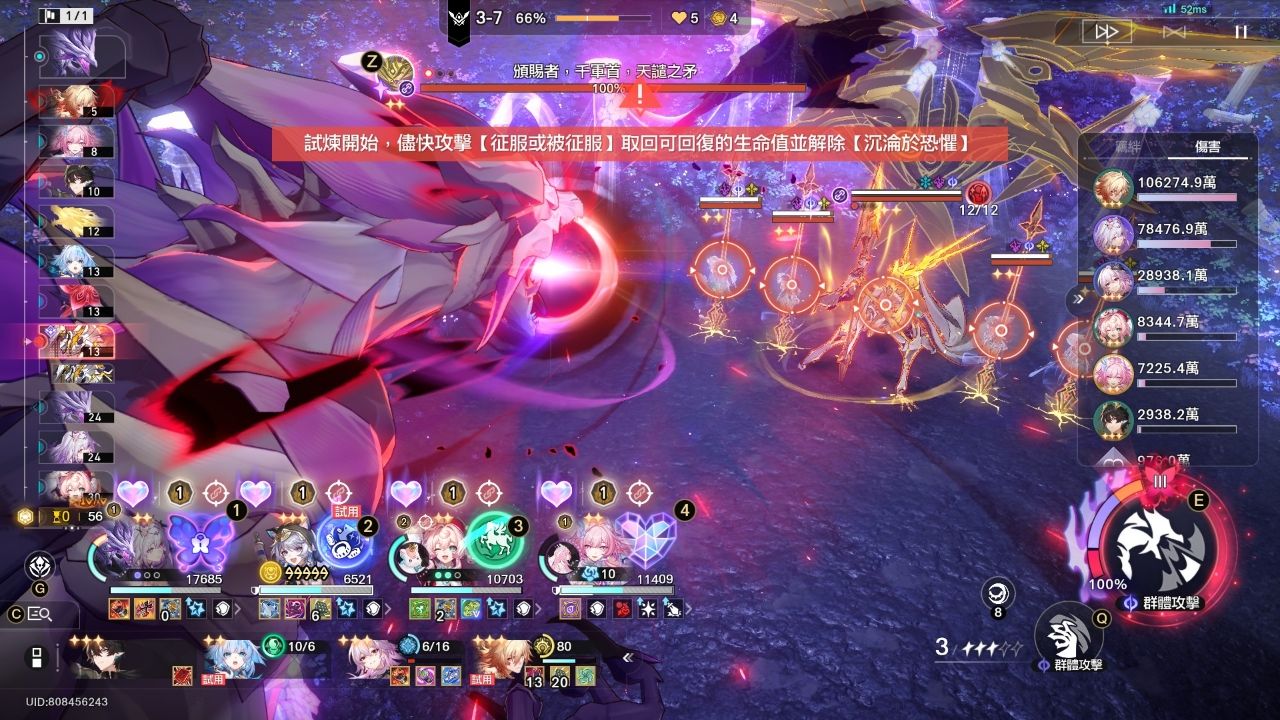Trigger the purple butterfly ultimate
The height and width of the screenshot is (720, 1280).
(200, 541)
